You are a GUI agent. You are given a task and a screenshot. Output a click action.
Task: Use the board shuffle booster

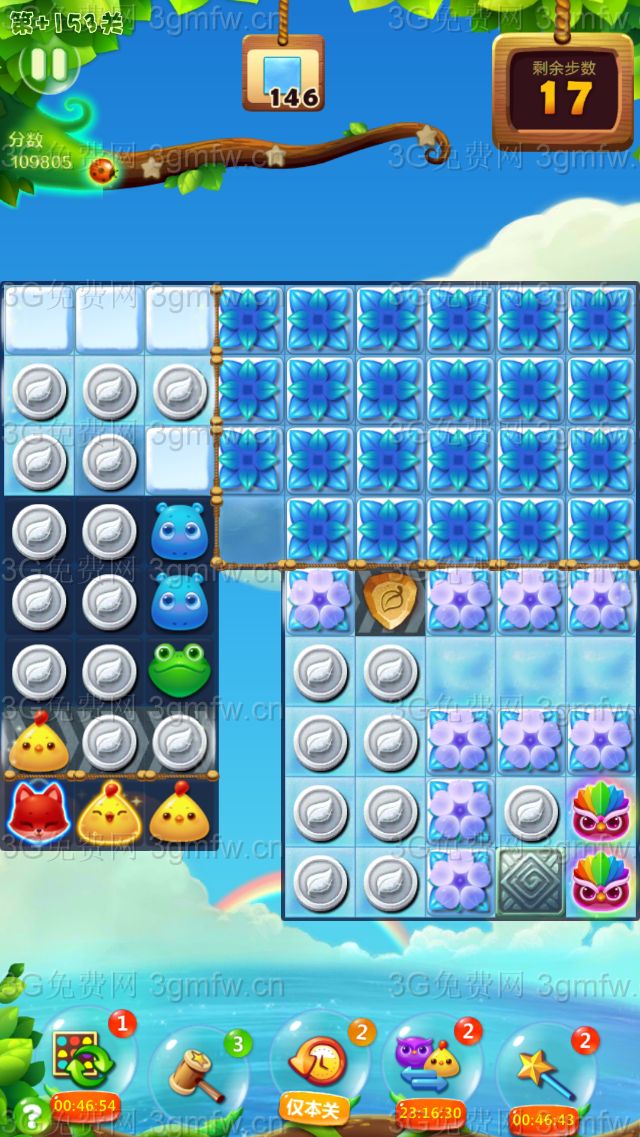[85, 1062]
